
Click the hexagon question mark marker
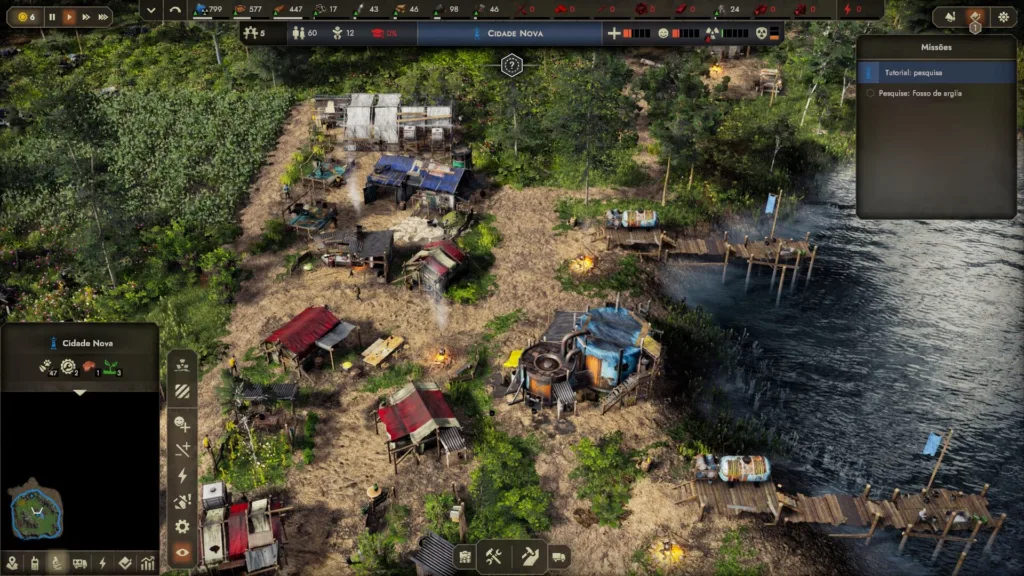tap(512, 66)
